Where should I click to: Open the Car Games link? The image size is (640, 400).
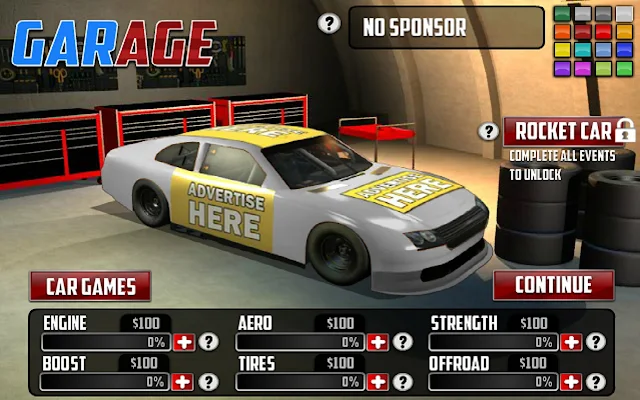(90, 286)
